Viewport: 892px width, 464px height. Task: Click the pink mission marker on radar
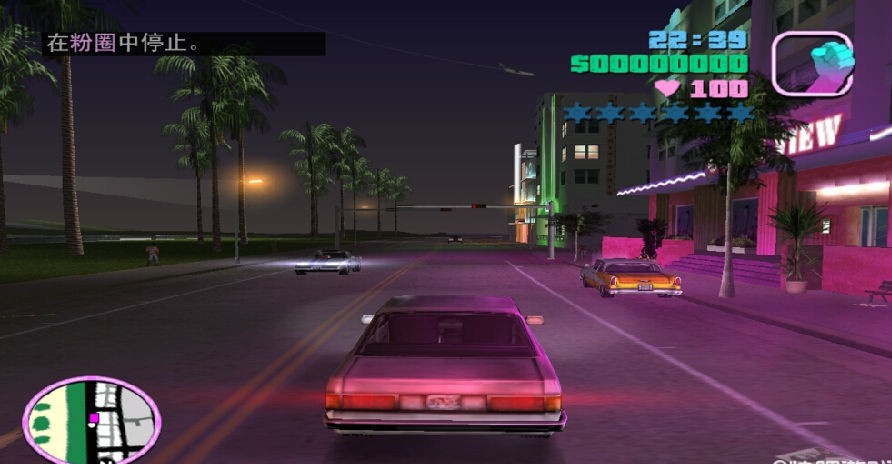tap(93, 418)
